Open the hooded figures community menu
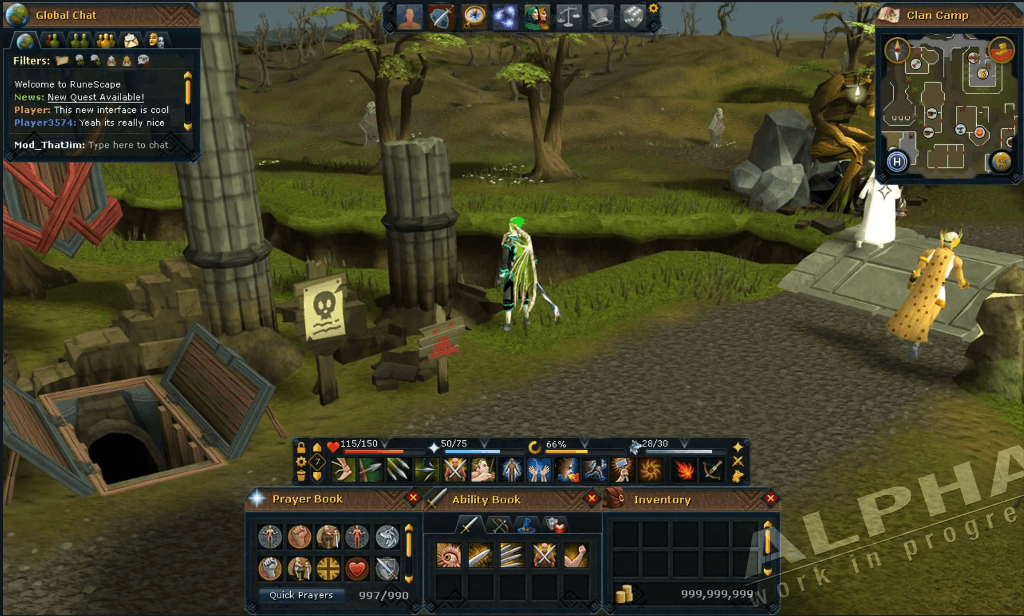The width and height of the screenshot is (1024, 616). pos(539,16)
